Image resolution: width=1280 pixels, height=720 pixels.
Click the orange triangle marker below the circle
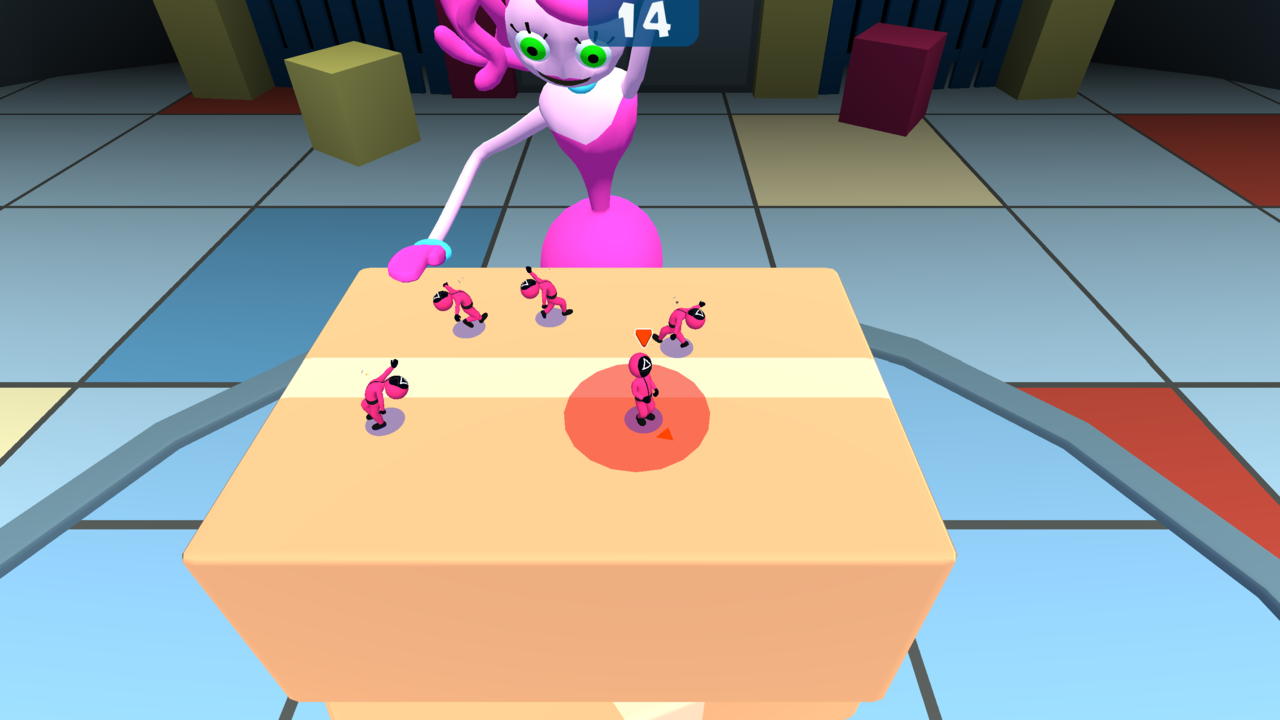point(665,436)
